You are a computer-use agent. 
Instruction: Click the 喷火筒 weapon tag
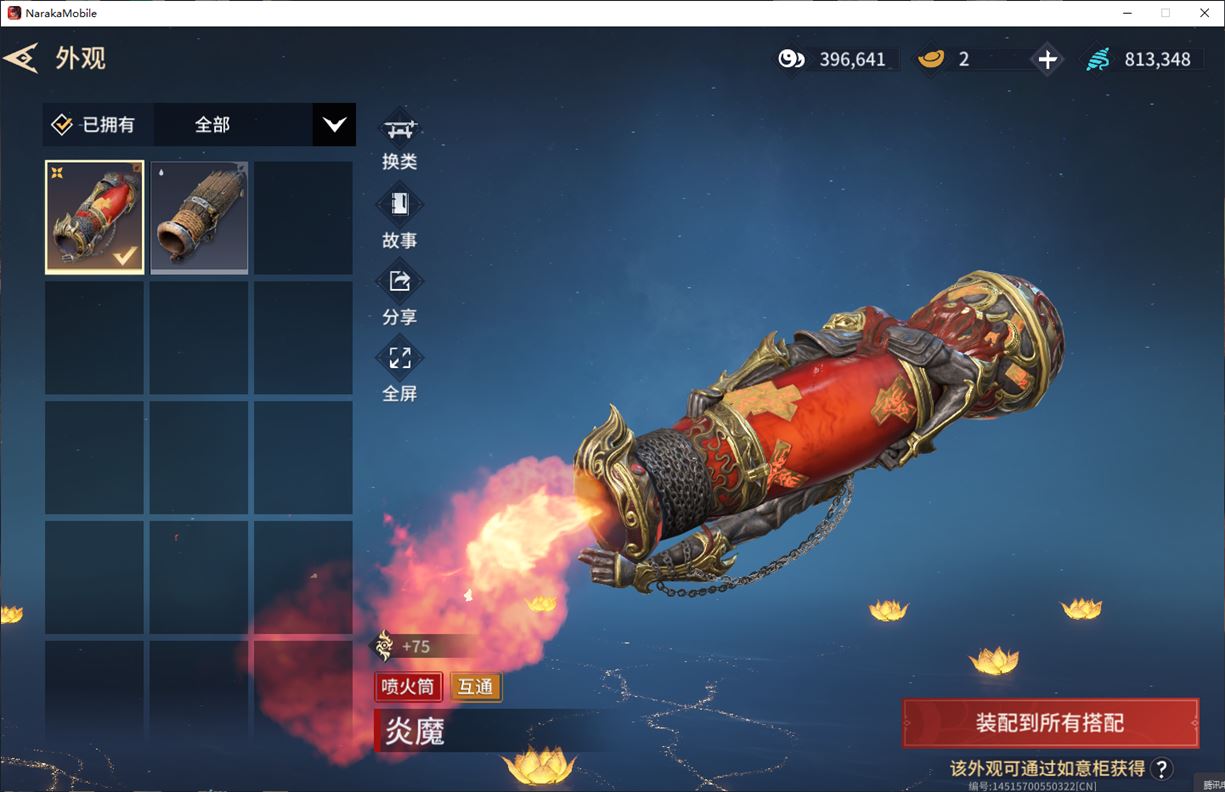tap(409, 687)
